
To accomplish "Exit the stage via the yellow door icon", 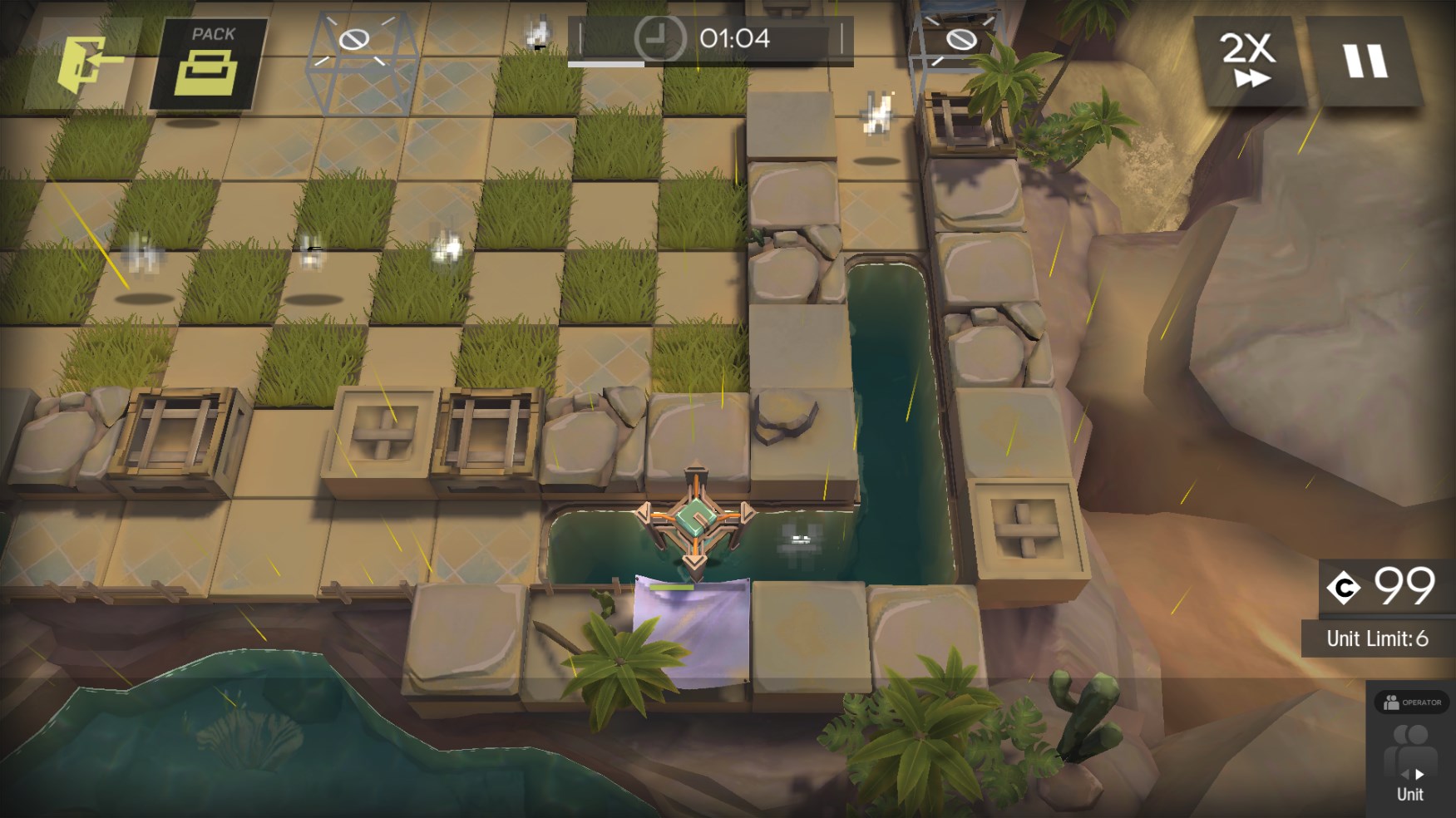I will [x=86, y=62].
